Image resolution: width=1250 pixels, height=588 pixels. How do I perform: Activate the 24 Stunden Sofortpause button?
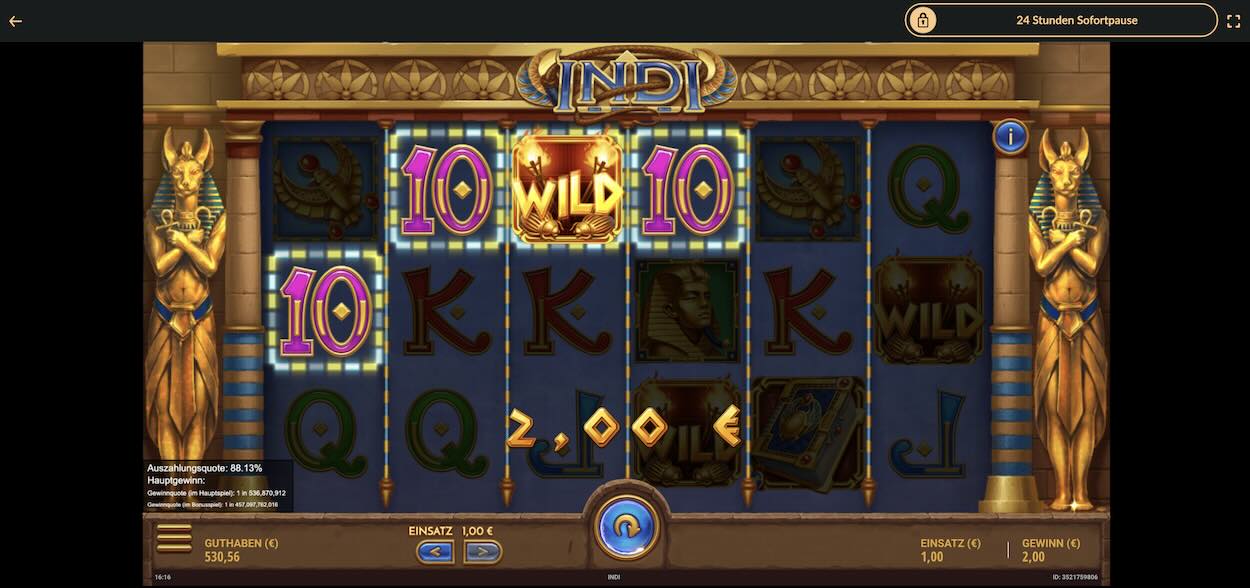1061,20
